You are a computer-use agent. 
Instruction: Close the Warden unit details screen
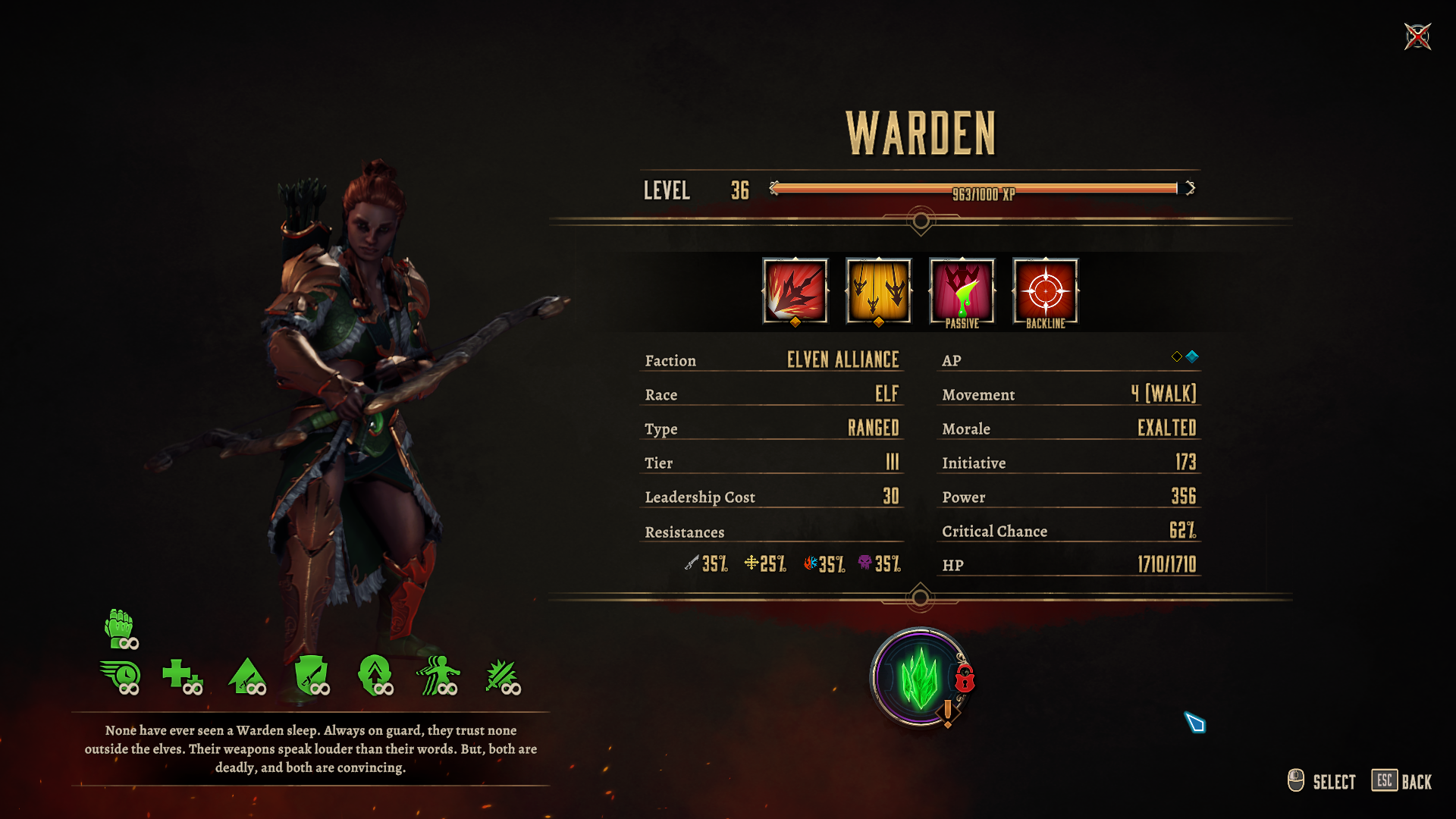[1417, 36]
